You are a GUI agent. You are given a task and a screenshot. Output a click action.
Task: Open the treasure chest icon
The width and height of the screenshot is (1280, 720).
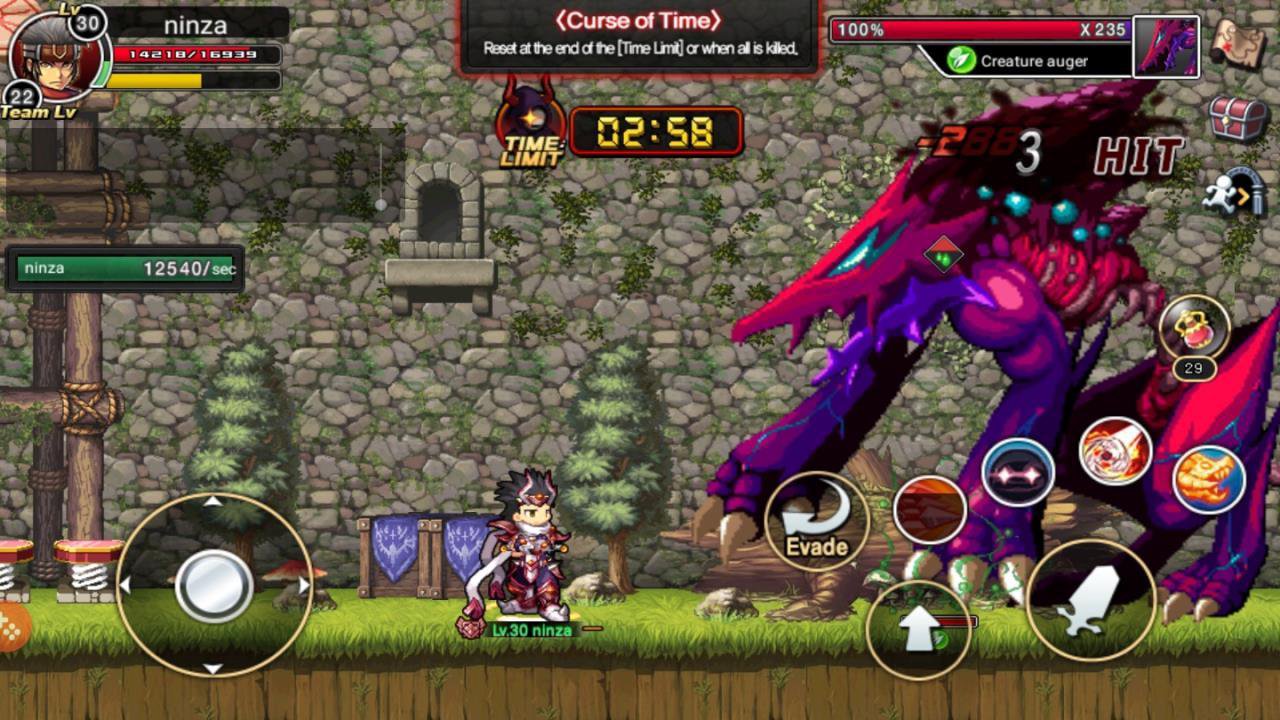pyautogui.click(x=1238, y=119)
